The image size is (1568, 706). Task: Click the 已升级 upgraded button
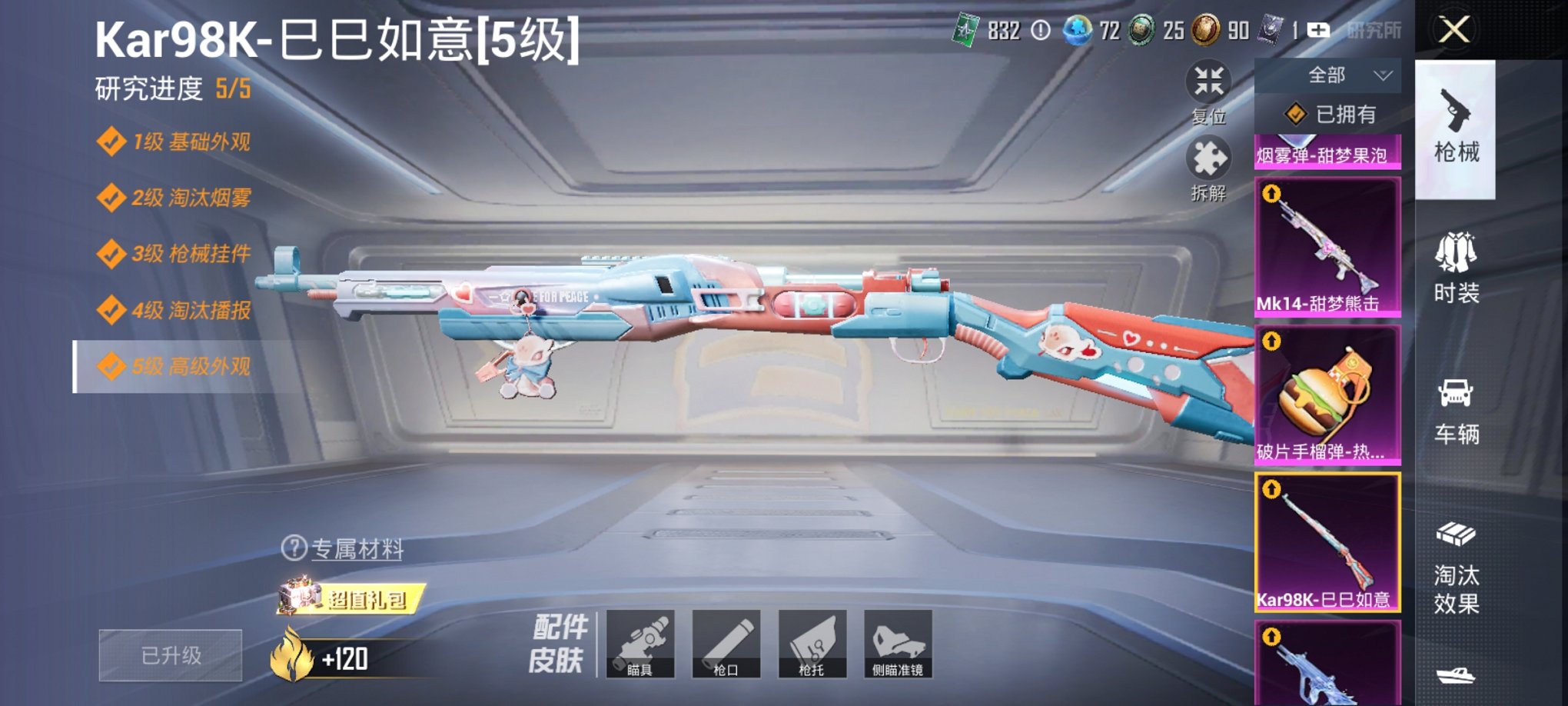coord(169,654)
